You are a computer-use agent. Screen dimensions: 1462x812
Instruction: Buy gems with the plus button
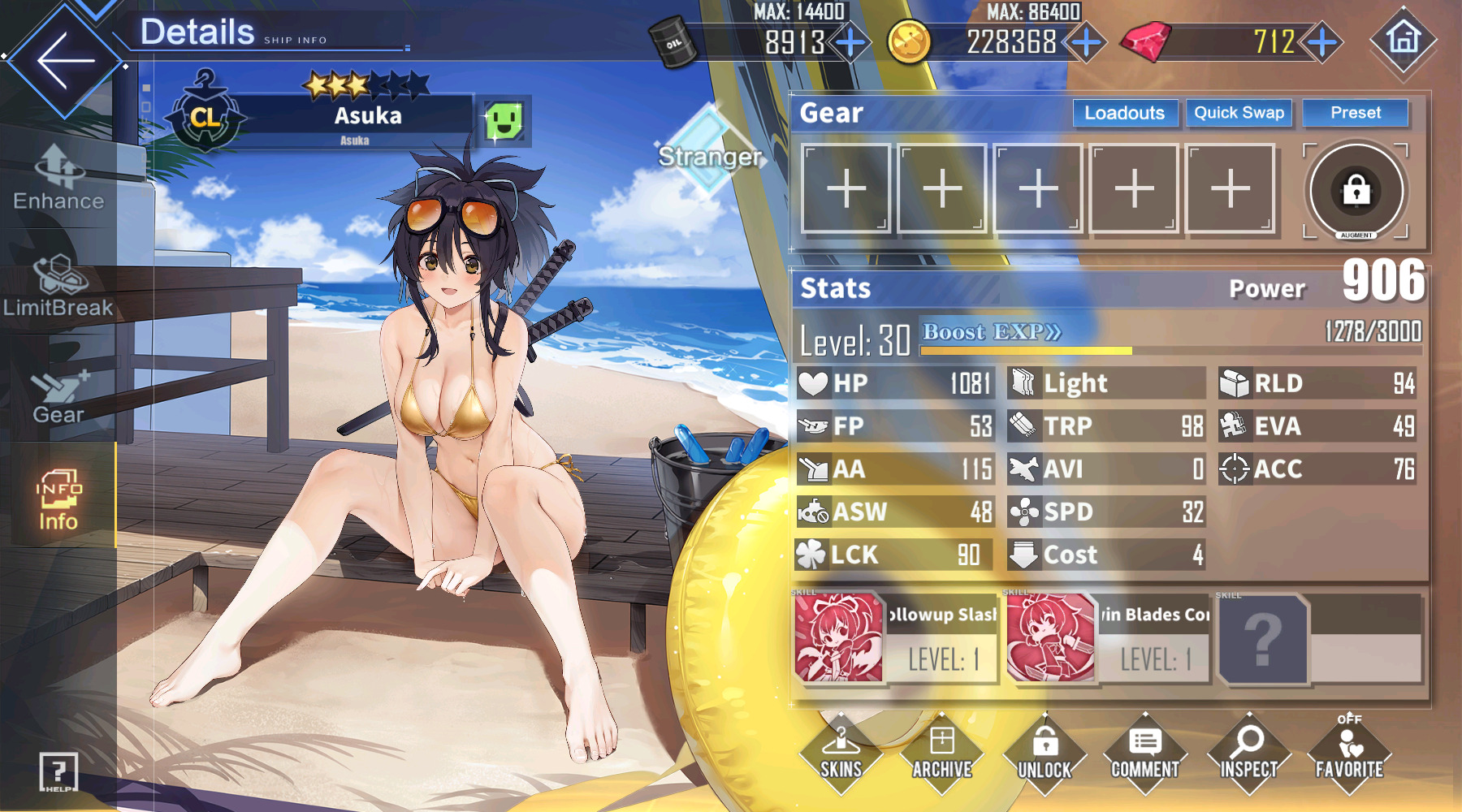pos(1322,42)
